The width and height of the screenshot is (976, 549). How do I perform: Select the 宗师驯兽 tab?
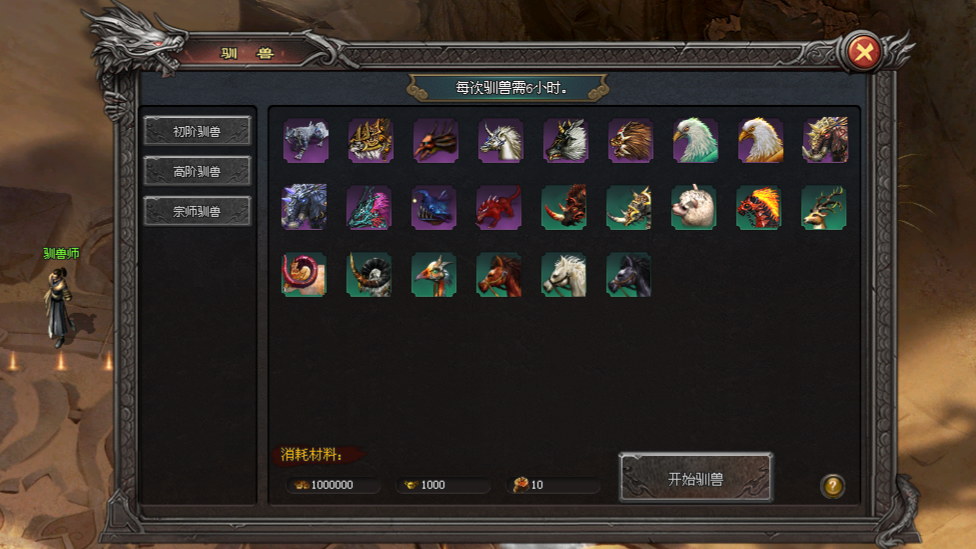[197, 211]
